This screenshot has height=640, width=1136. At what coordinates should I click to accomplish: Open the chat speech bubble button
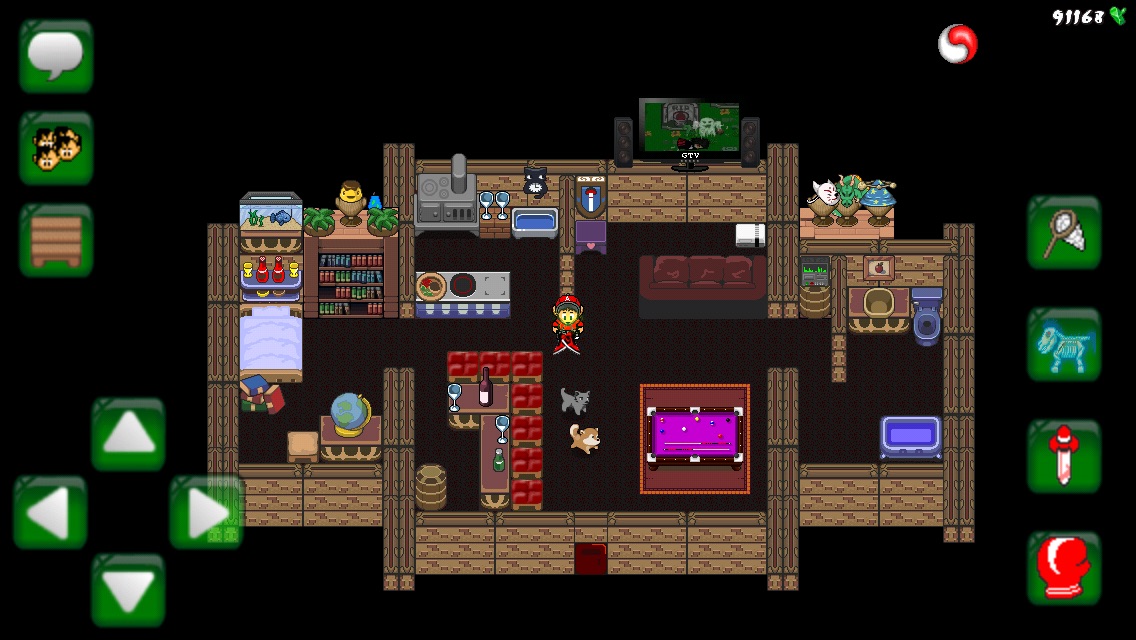56,56
